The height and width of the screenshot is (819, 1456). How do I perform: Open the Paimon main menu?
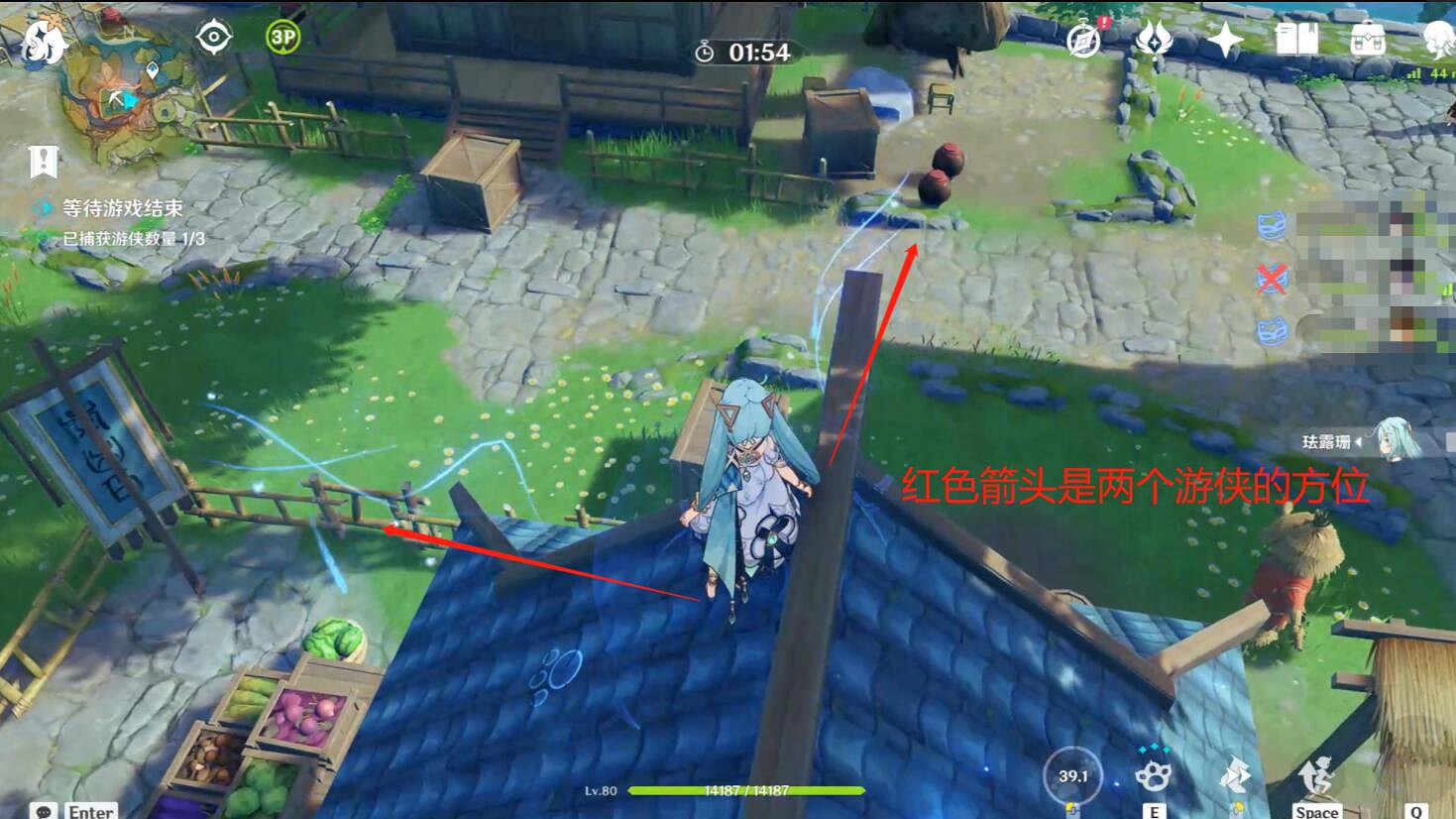point(40,40)
